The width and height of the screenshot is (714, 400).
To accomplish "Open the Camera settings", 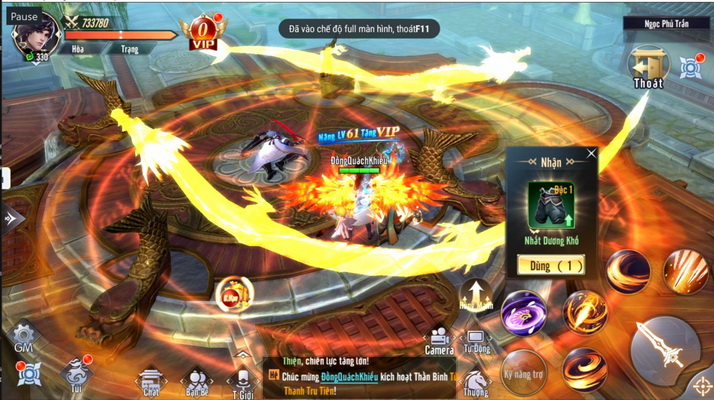I will [439, 342].
